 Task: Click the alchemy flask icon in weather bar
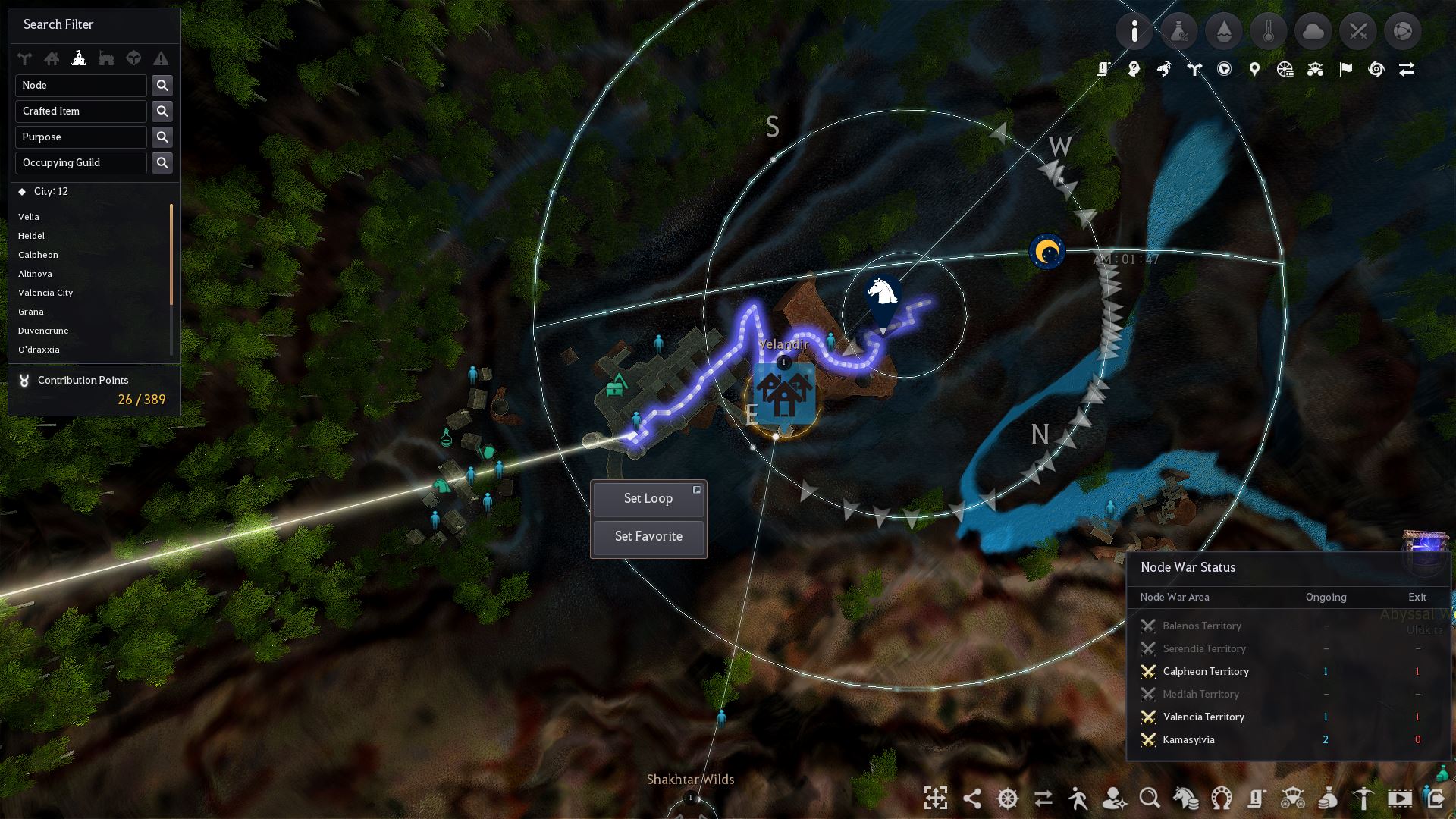pos(1180,31)
